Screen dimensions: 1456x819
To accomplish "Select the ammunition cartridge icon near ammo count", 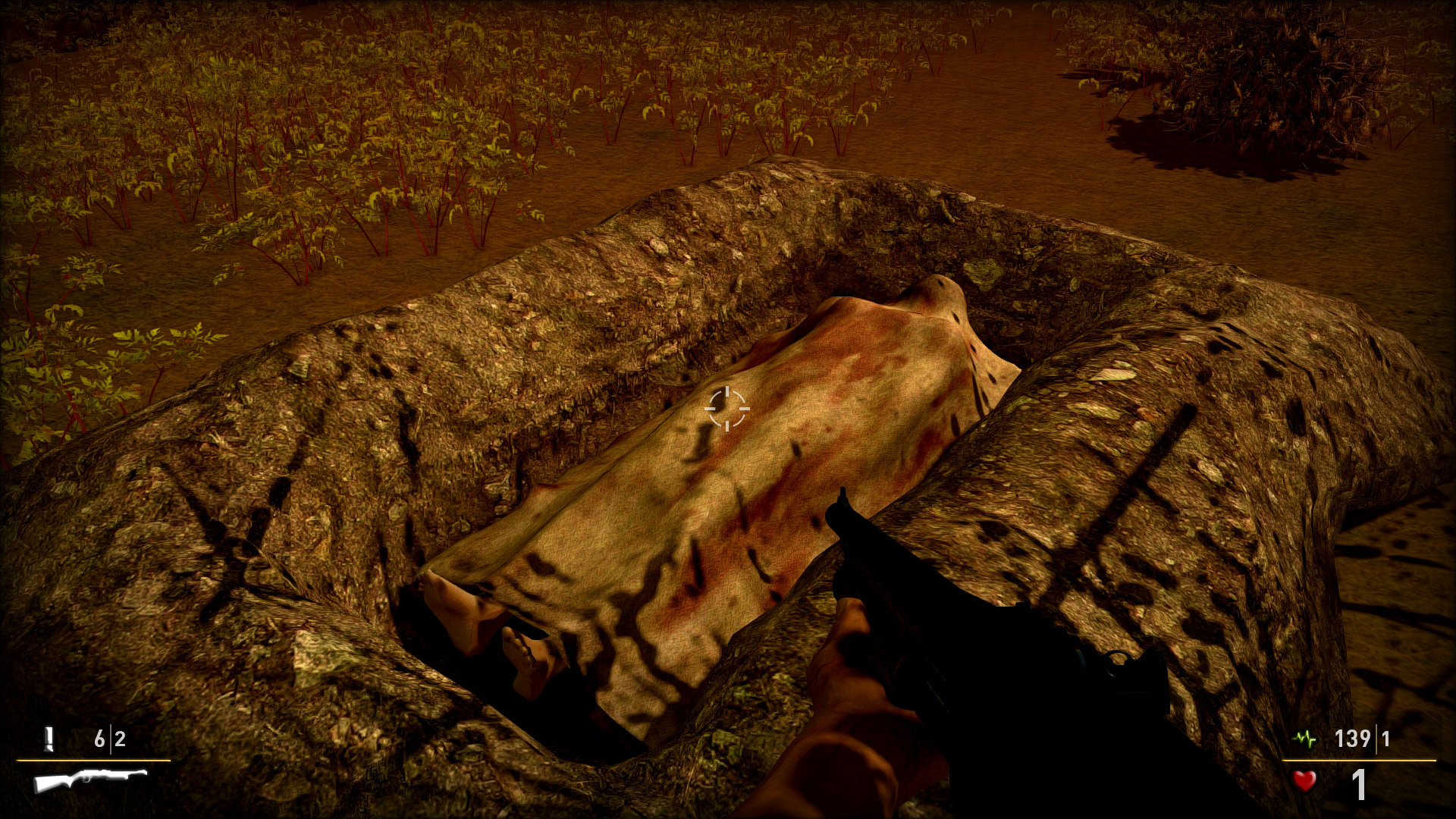I will (49, 738).
